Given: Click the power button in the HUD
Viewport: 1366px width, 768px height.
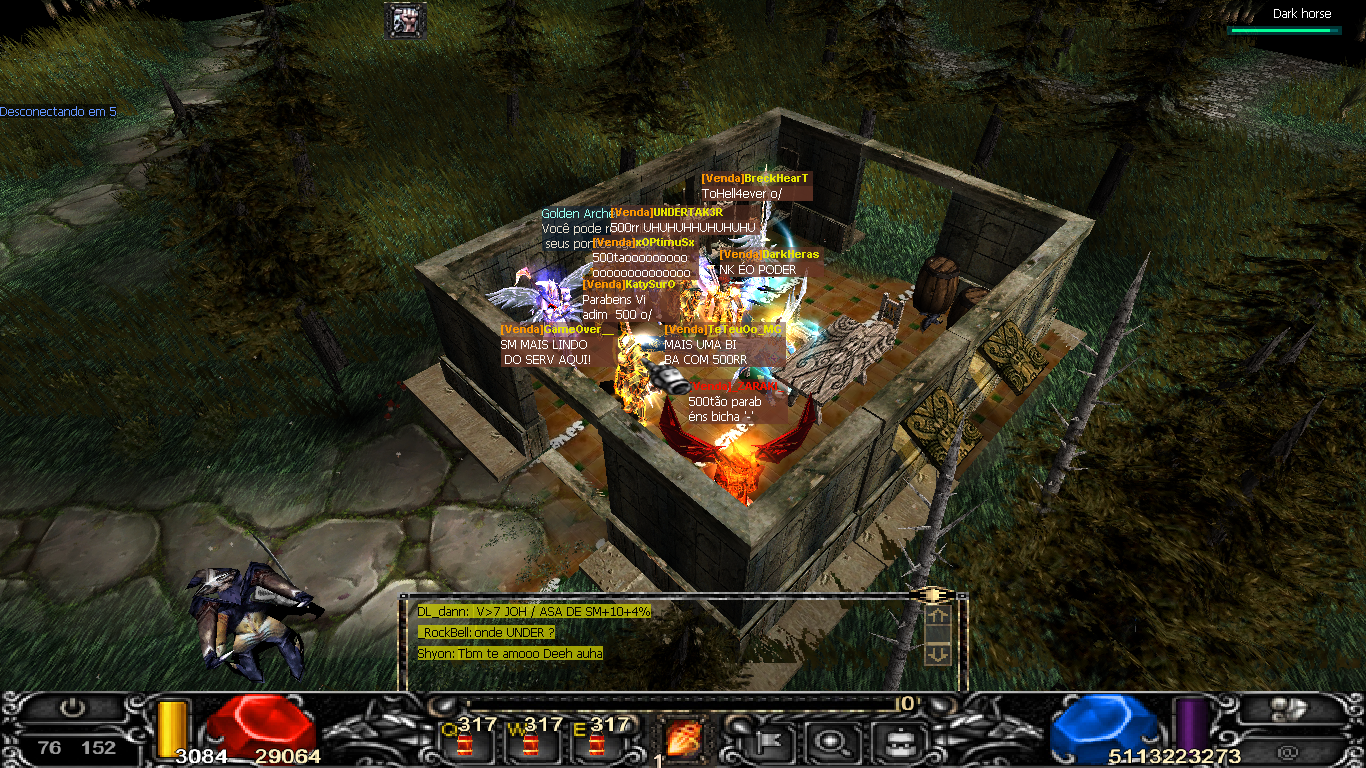Looking at the screenshot, I should coord(71,708).
